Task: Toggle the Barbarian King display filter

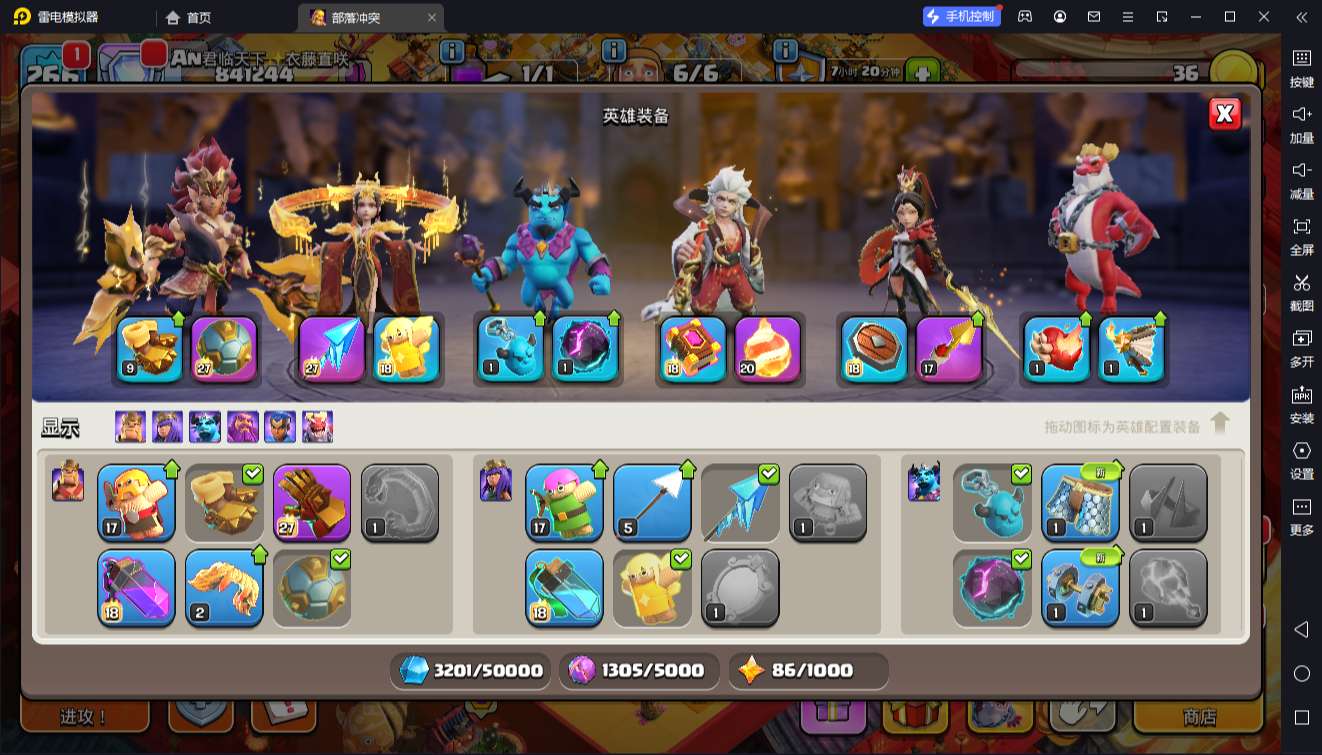Action: pyautogui.click(x=130, y=427)
